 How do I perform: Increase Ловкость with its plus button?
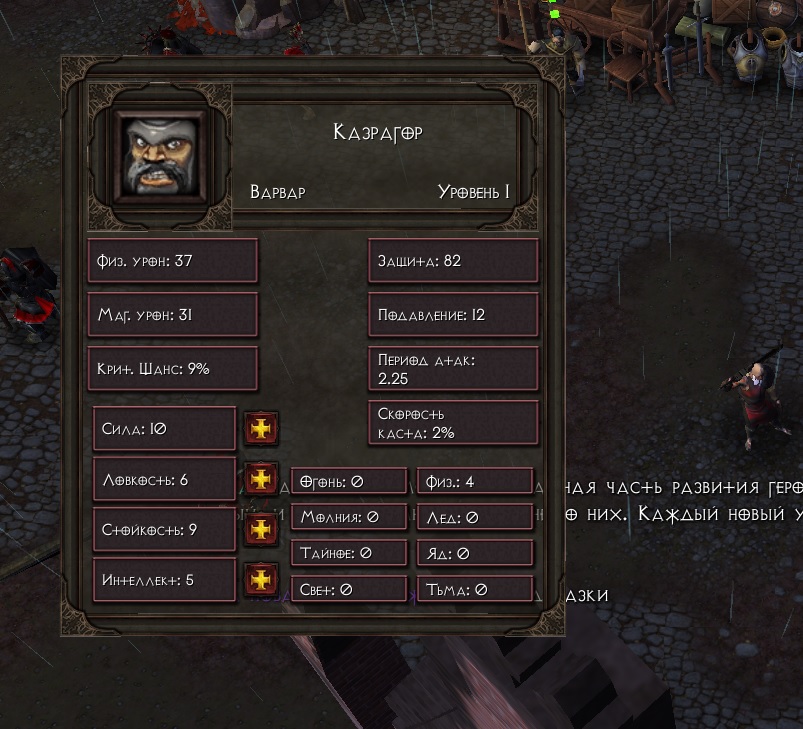261,480
